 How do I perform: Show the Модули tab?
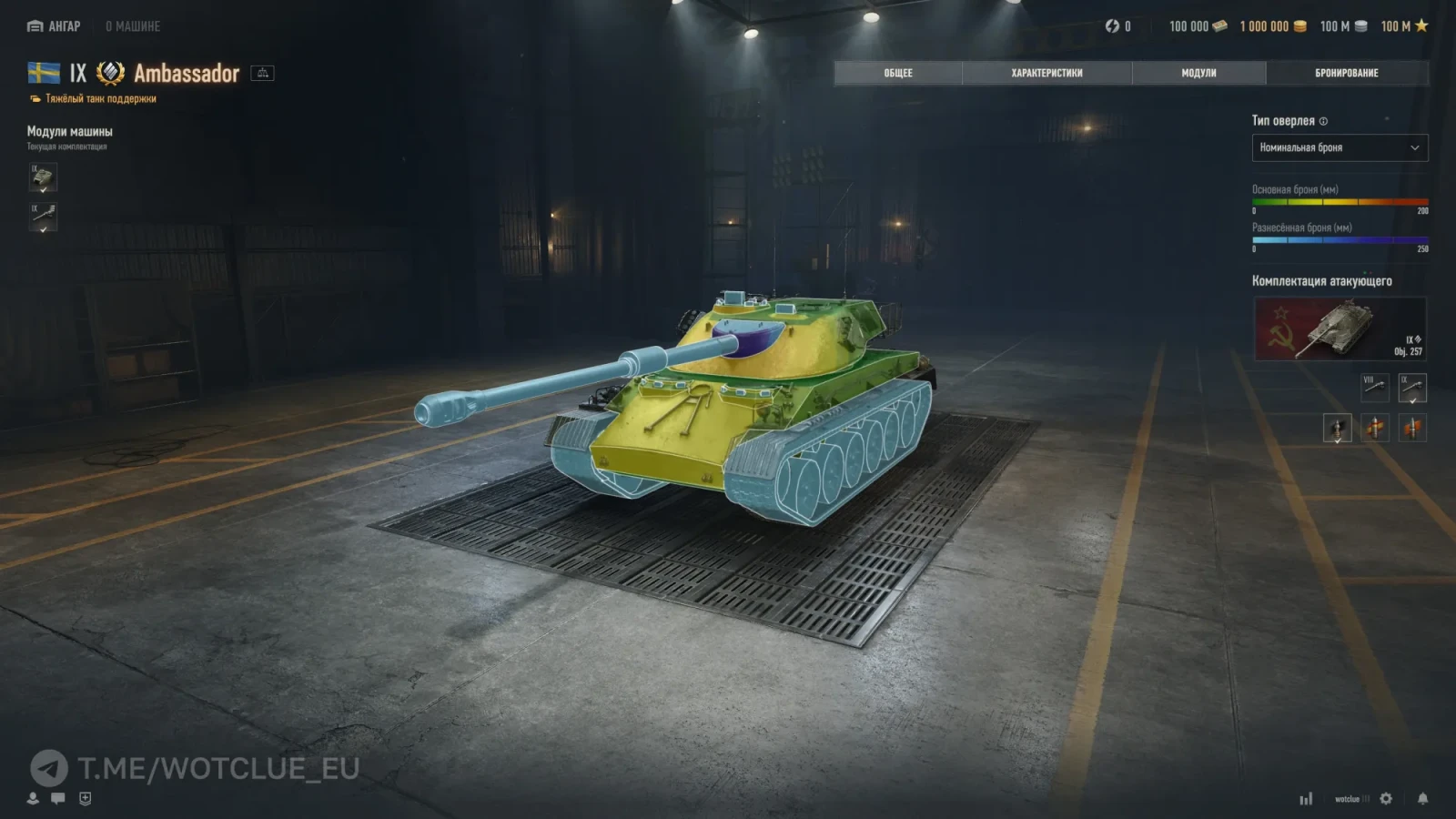point(1198,73)
